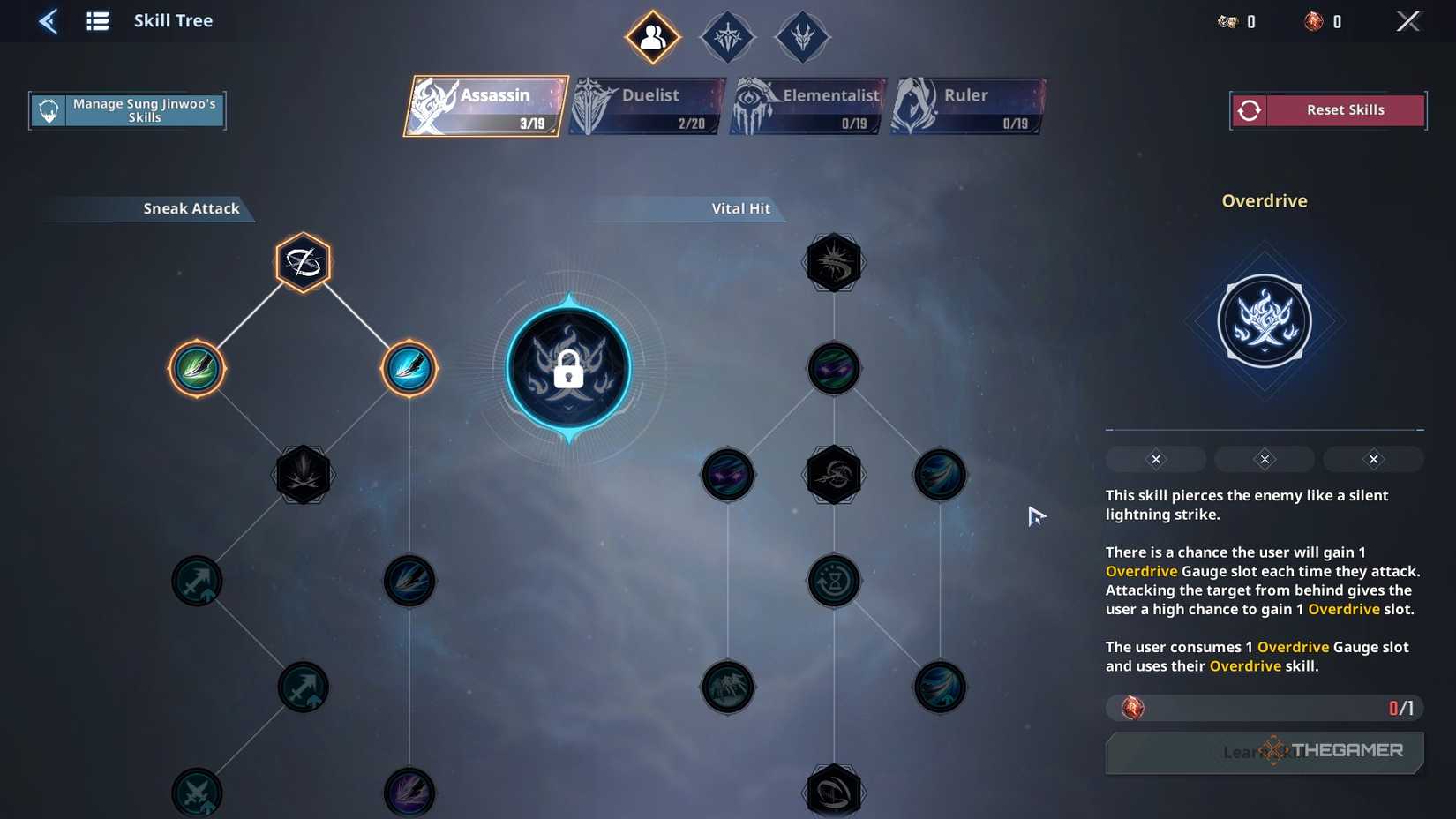
Task: Click the topmost Vital Hit skill node
Action: pos(833,261)
